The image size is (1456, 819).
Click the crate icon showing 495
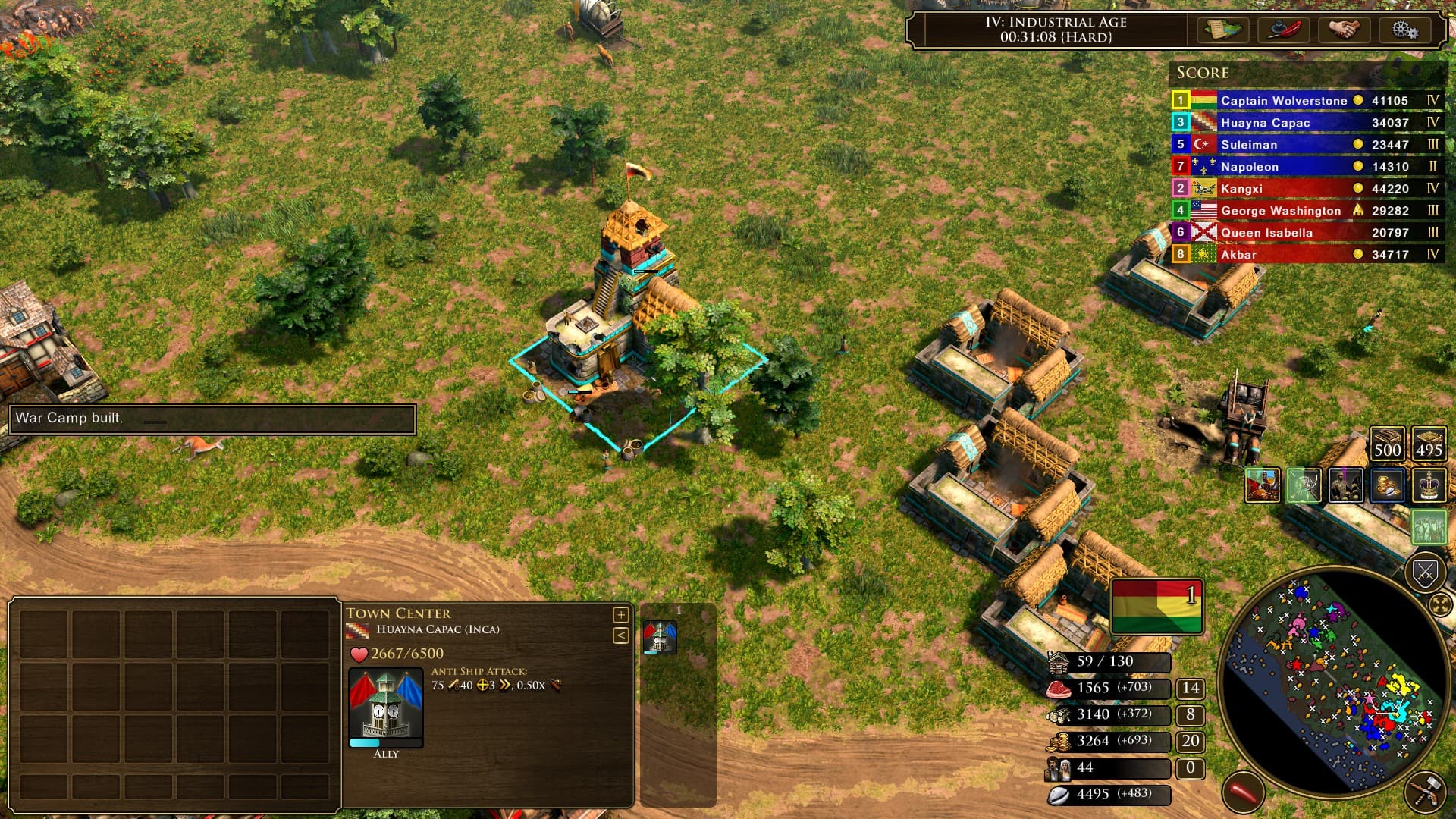pos(1429,443)
